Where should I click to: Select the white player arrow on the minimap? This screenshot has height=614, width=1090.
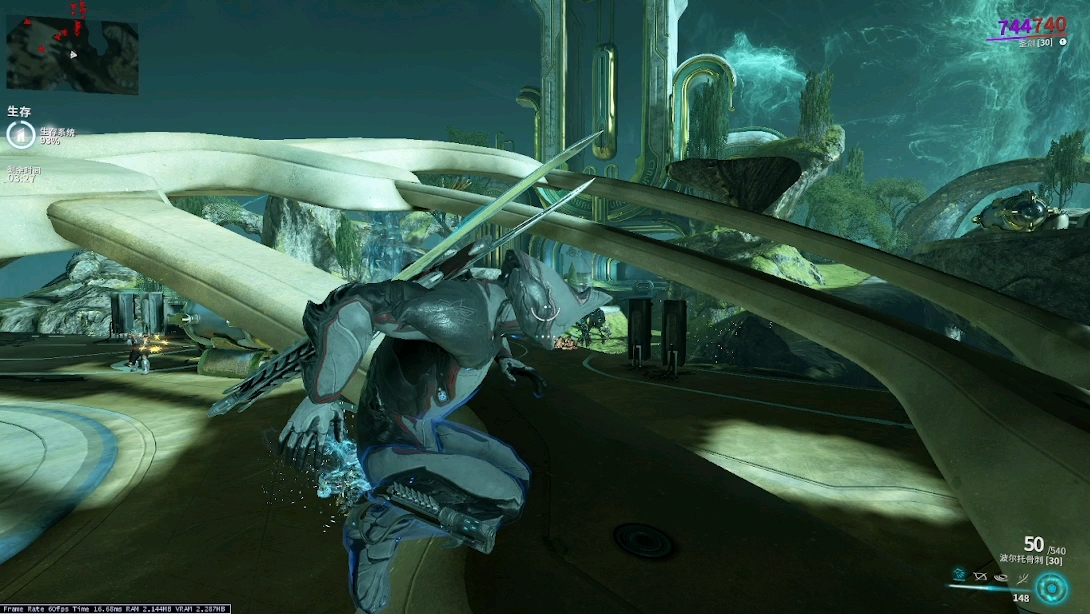73,54
